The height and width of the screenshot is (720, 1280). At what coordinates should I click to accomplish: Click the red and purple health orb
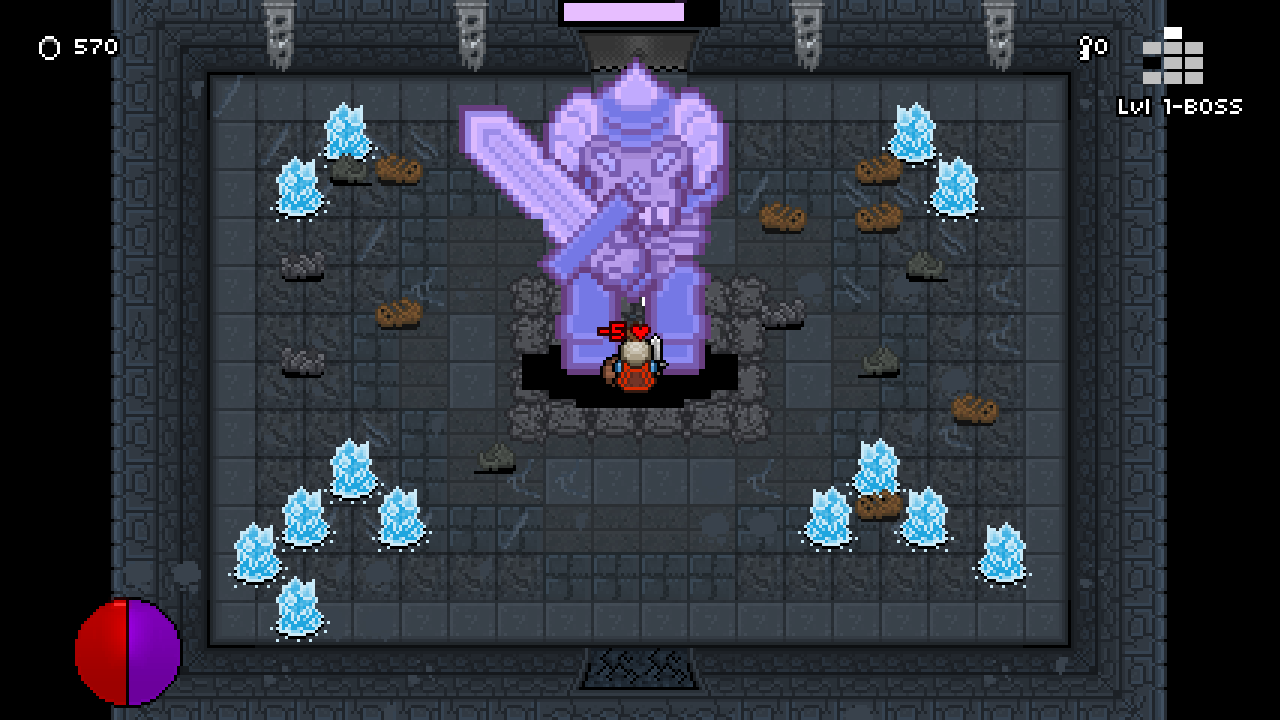[x=125, y=653]
